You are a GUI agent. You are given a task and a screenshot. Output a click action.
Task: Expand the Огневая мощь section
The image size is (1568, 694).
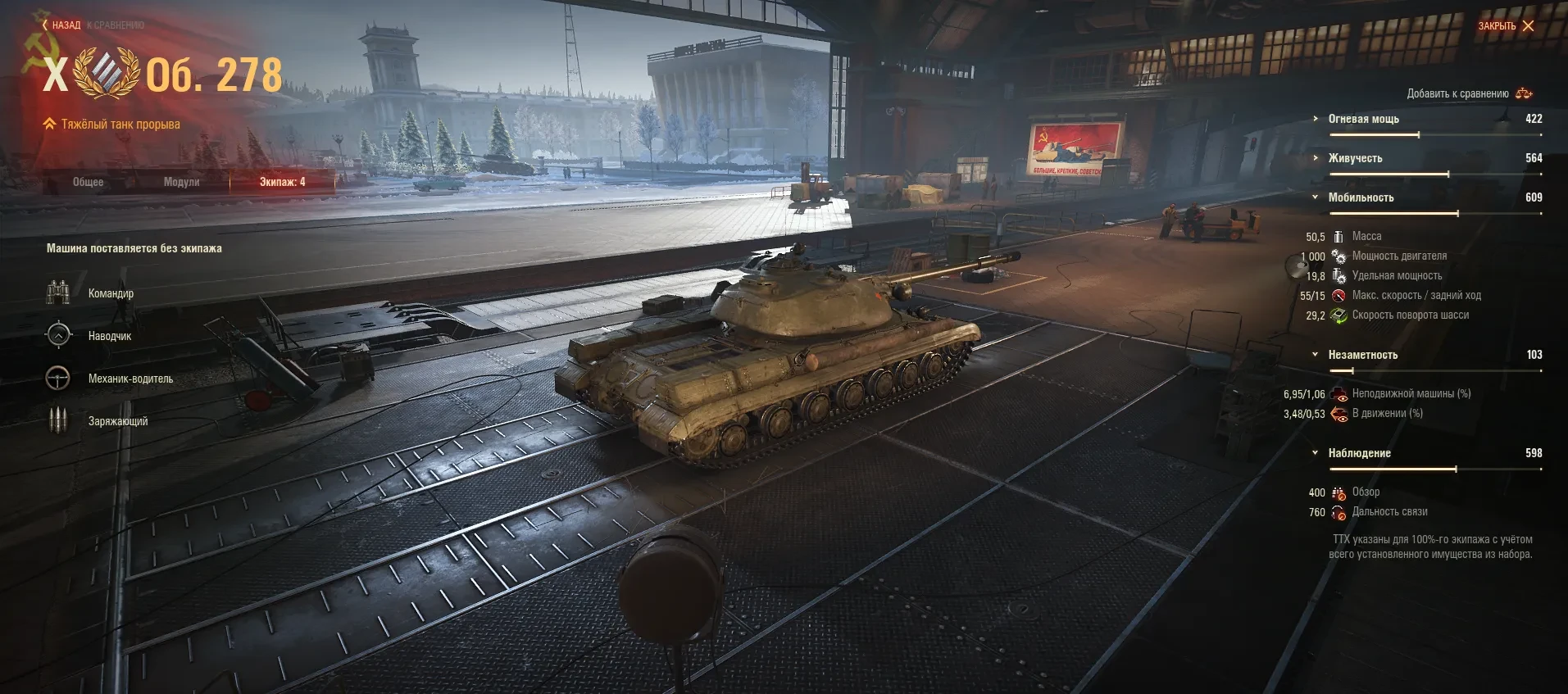pyautogui.click(x=1363, y=119)
